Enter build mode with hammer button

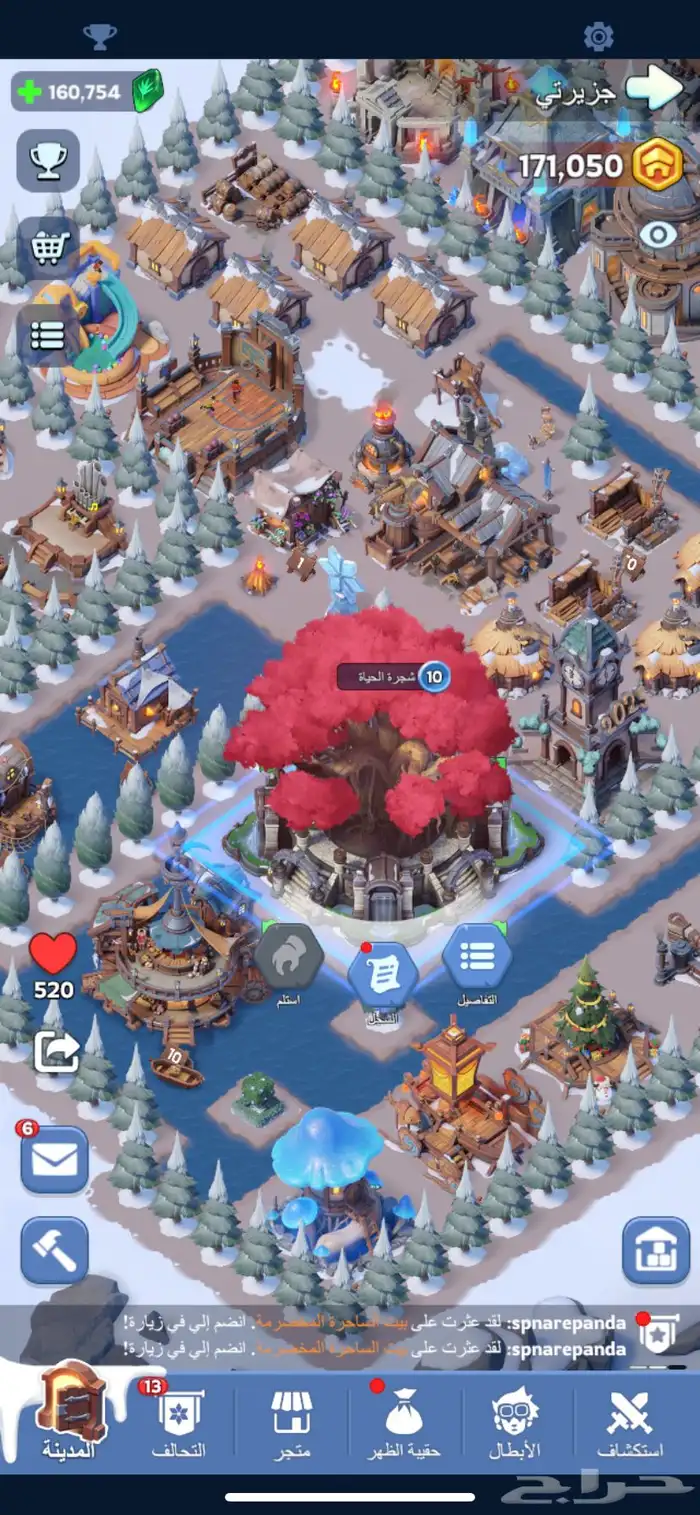click(x=55, y=1250)
